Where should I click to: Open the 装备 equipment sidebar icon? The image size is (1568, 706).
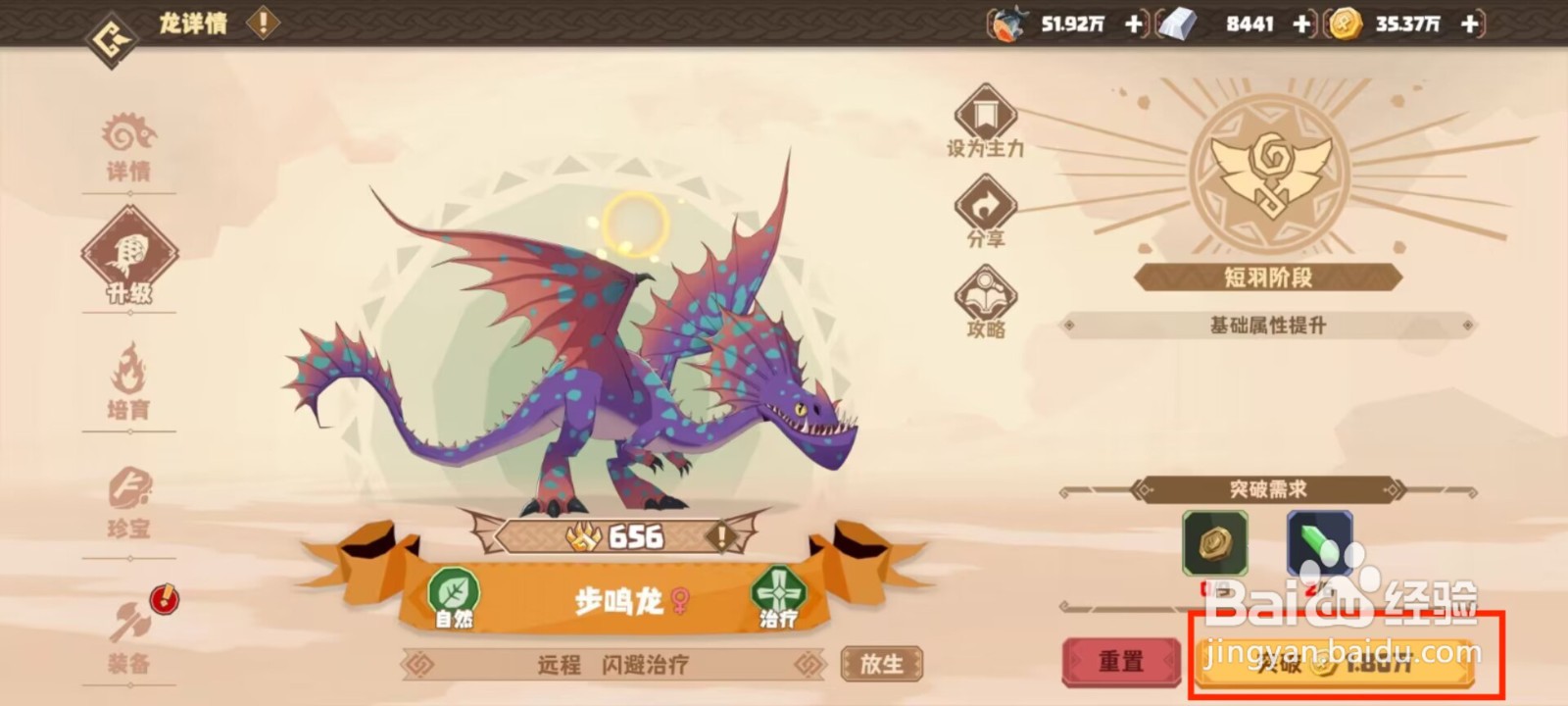click(130, 628)
